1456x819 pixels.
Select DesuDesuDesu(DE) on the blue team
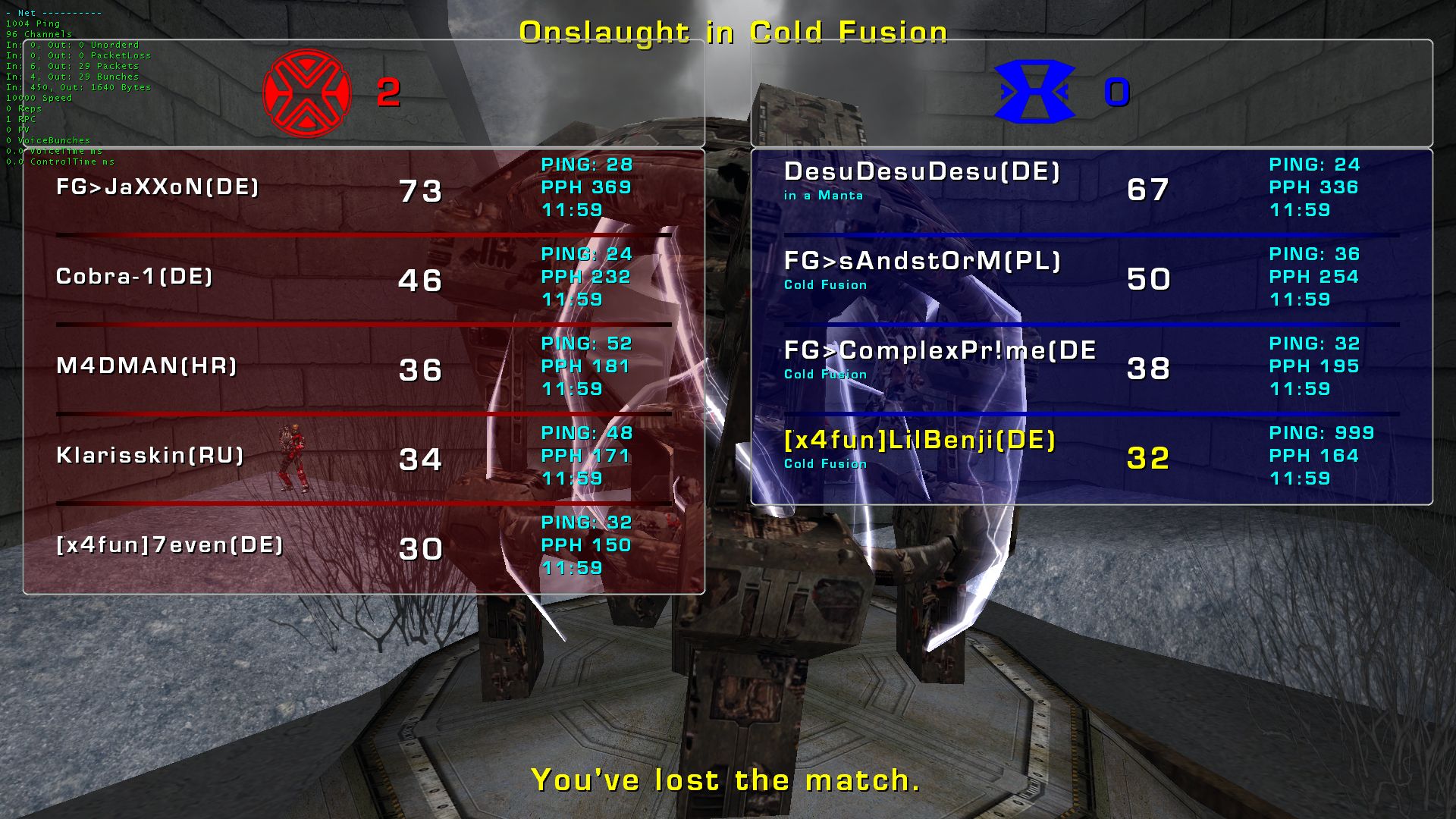(x=921, y=172)
